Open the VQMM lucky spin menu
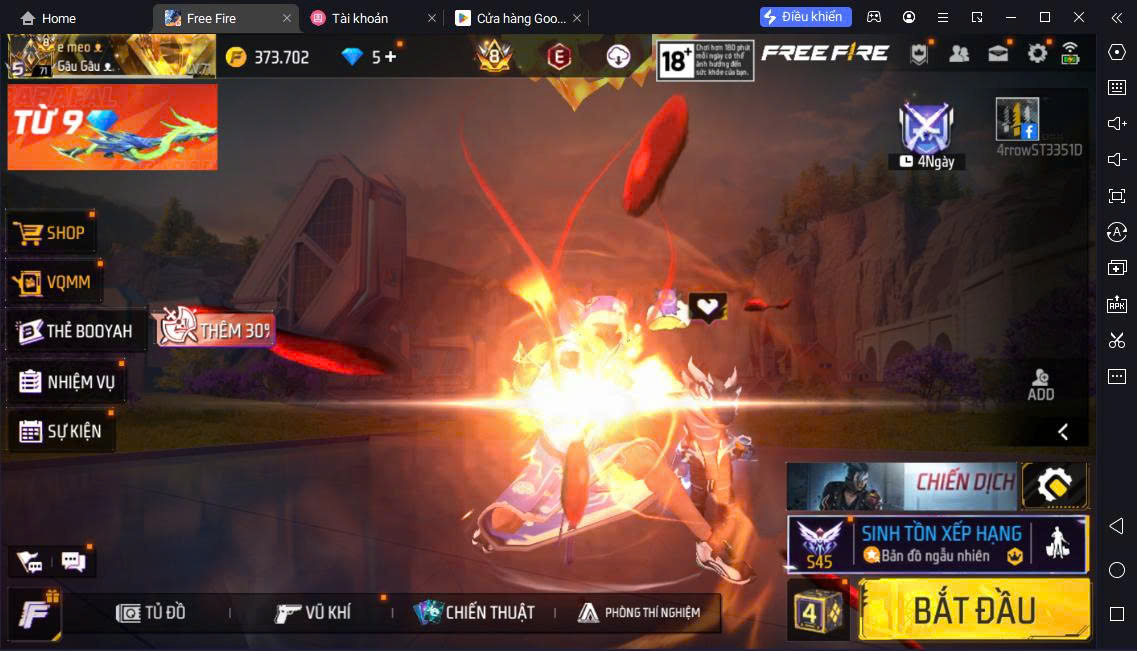1137x651 pixels. (54, 282)
